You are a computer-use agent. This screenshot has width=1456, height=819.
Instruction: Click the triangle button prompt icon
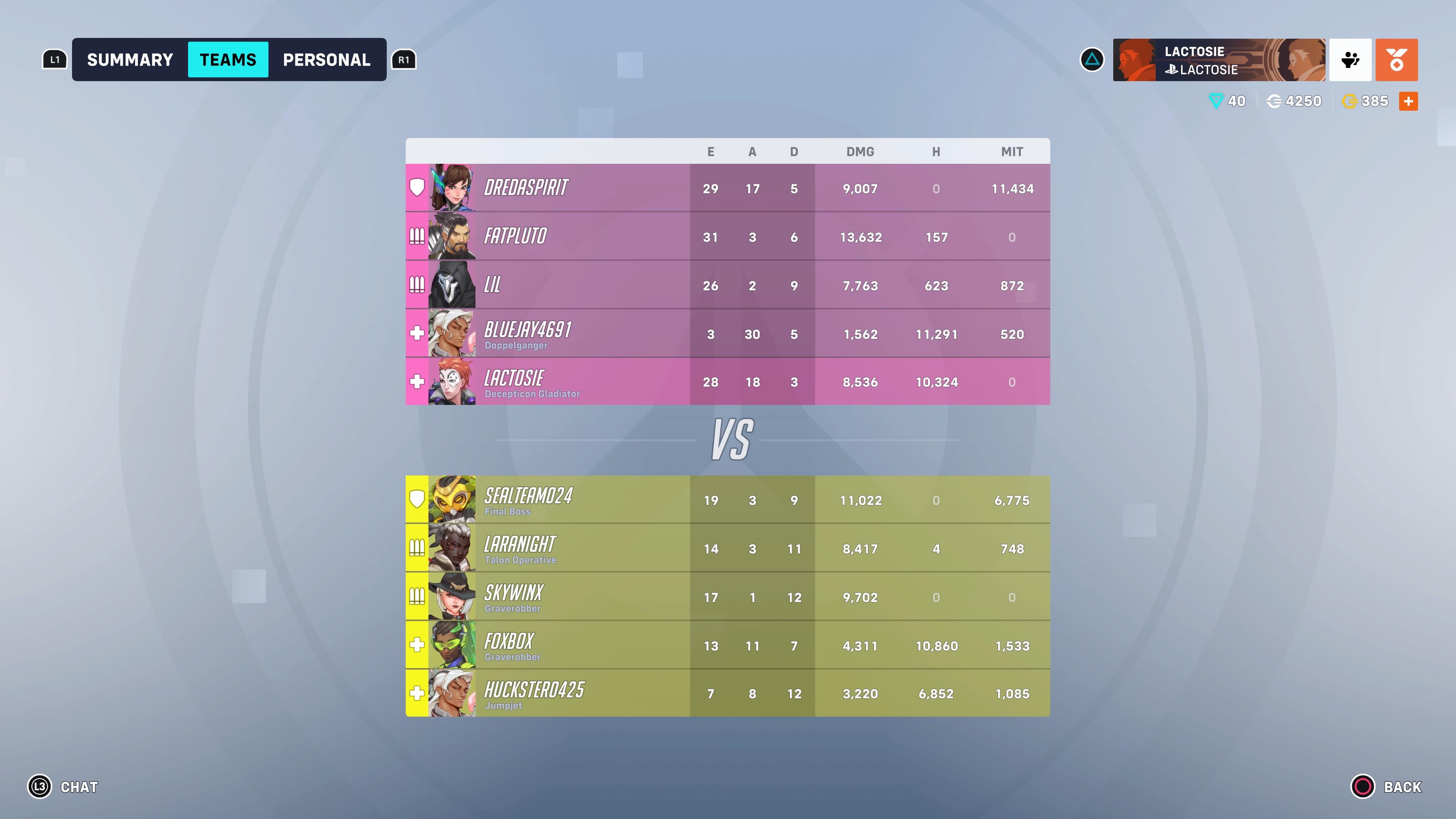tap(1092, 60)
